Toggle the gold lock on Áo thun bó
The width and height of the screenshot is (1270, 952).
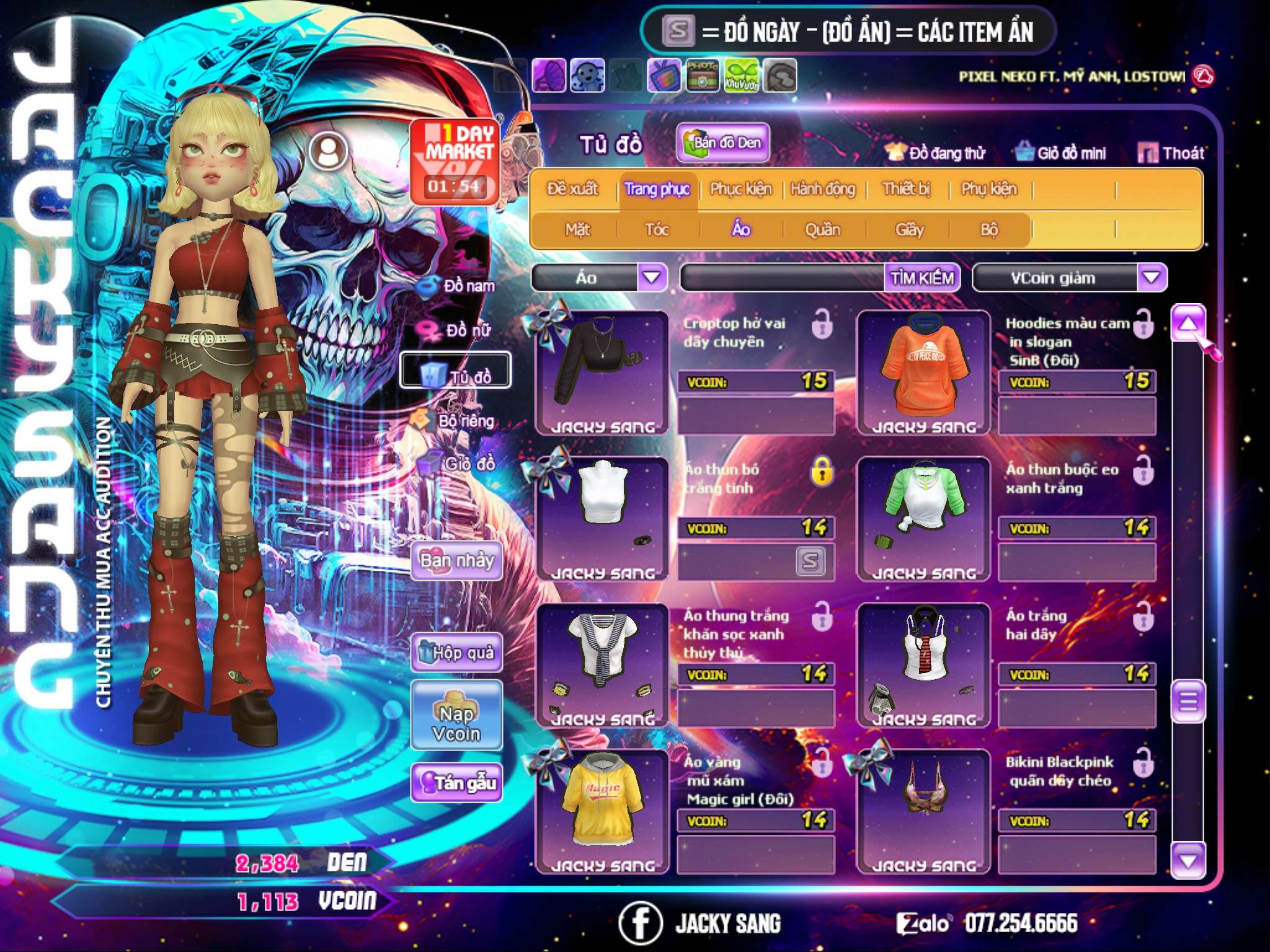[x=822, y=472]
